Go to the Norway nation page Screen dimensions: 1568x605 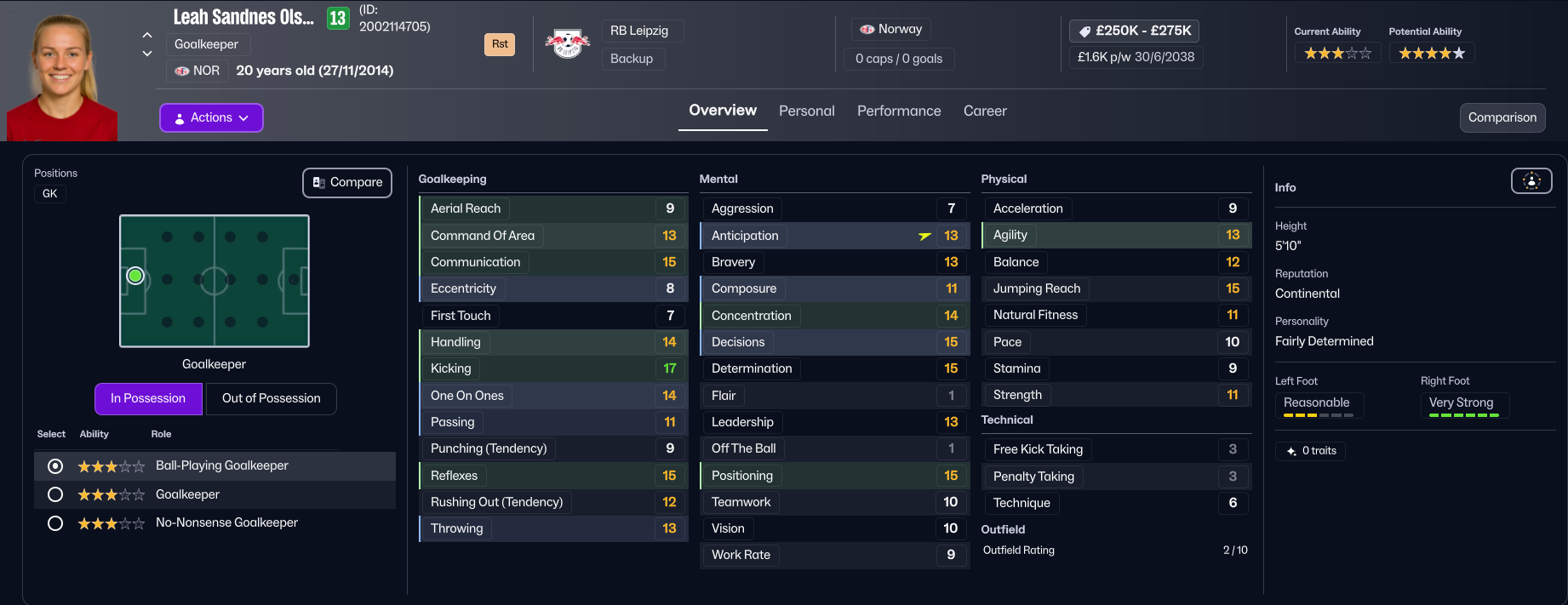tap(891, 29)
